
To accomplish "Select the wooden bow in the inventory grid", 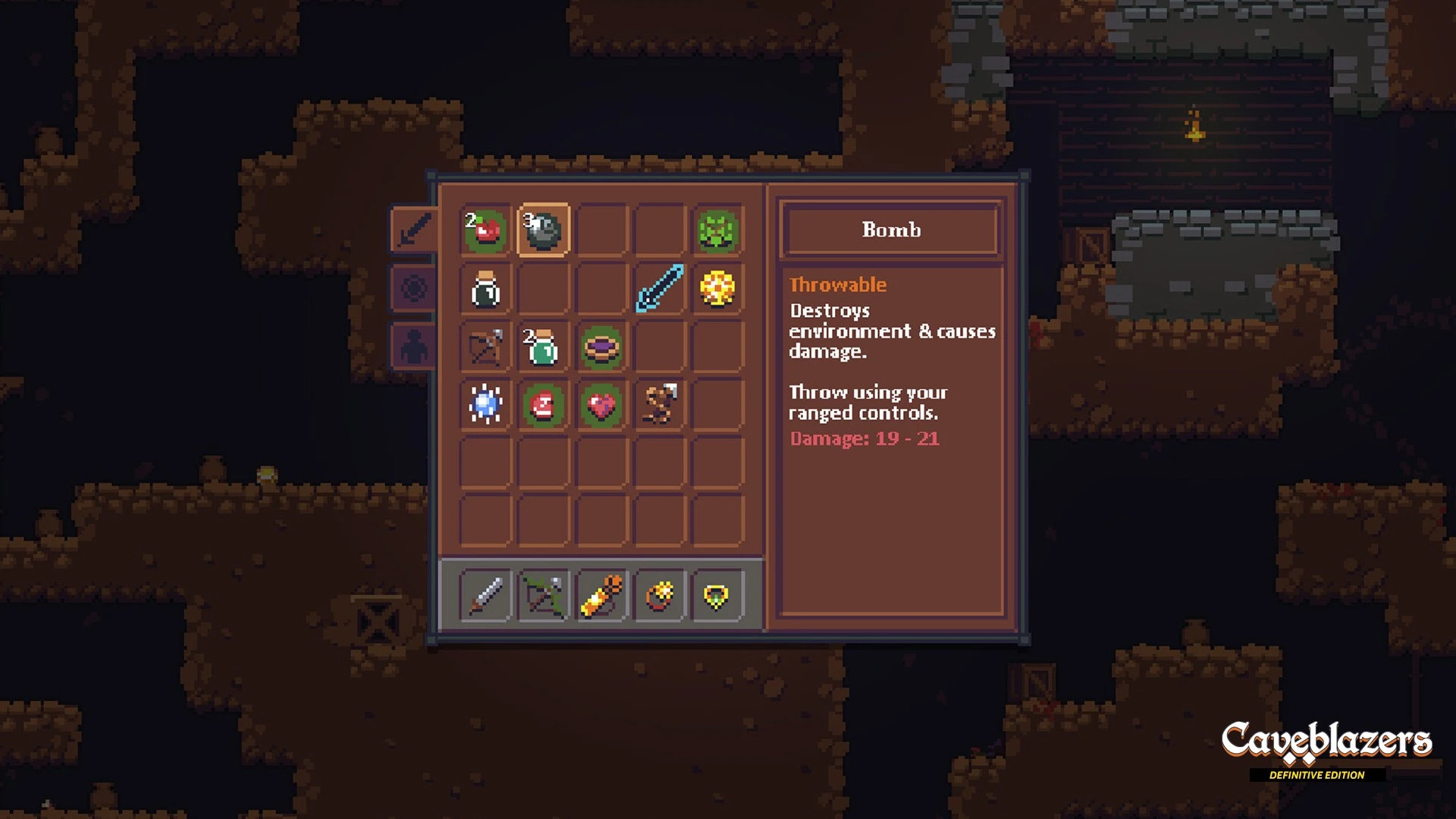I will click(485, 347).
